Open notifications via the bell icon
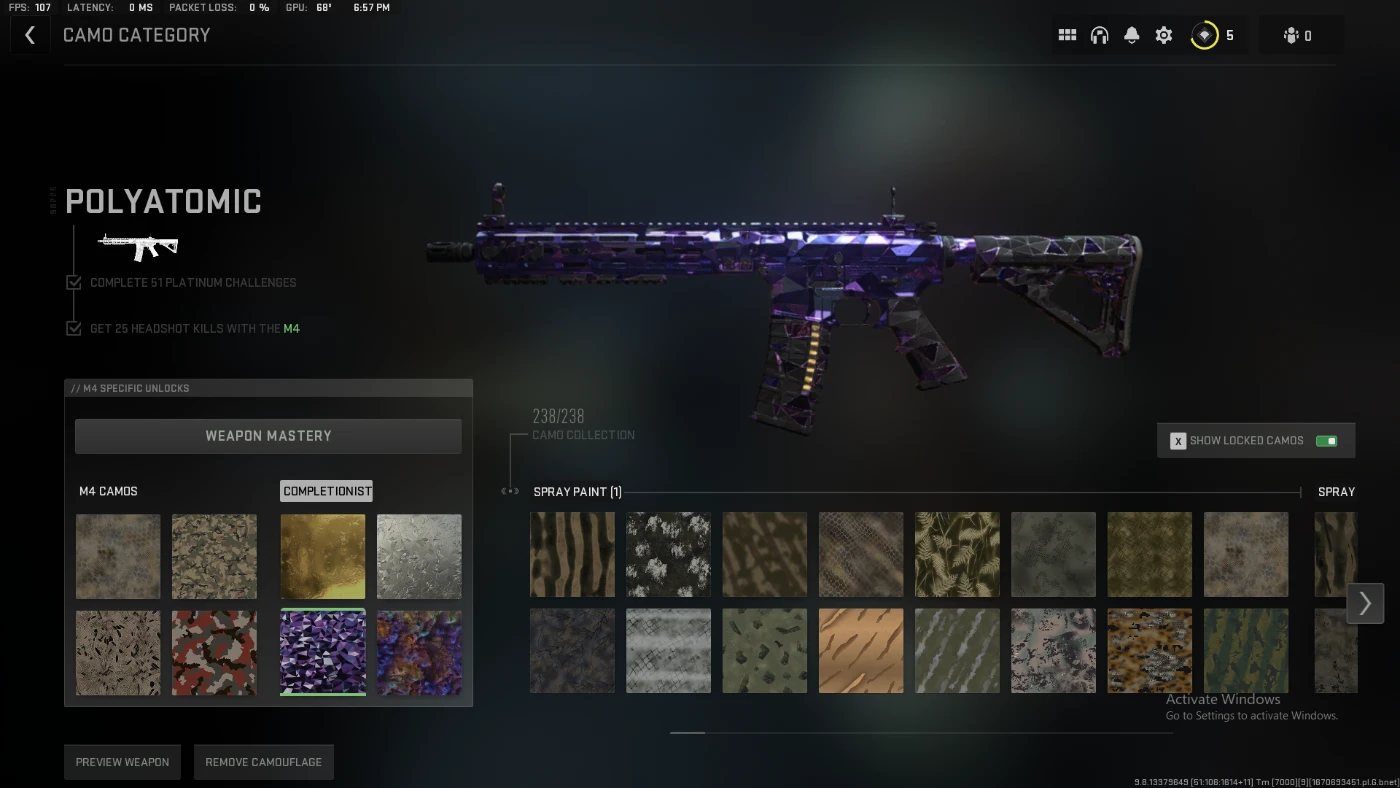This screenshot has height=788, width=1400. 1131,34
